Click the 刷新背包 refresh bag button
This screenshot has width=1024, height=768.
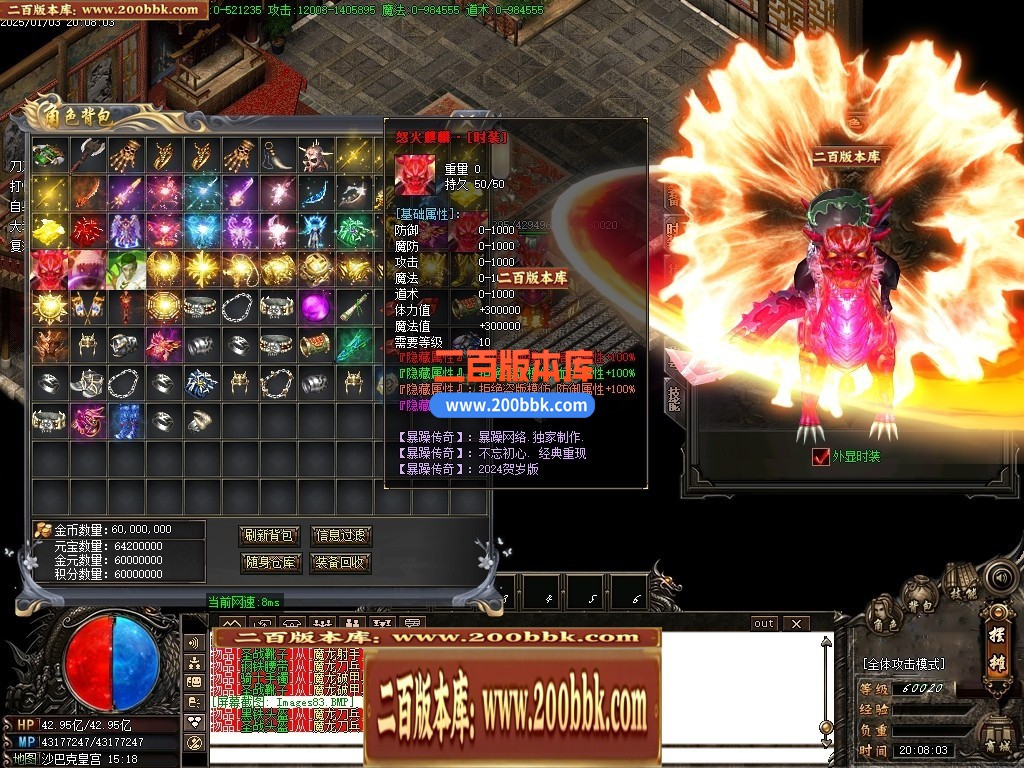click(269, 536)
